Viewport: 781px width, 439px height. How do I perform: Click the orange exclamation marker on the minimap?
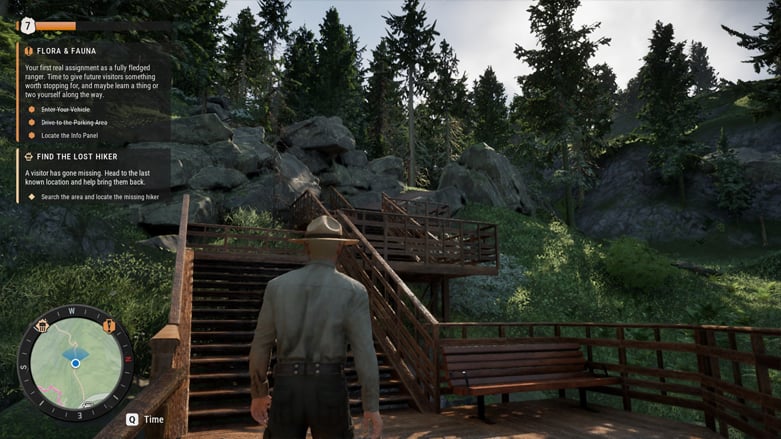tap(108, 326)
